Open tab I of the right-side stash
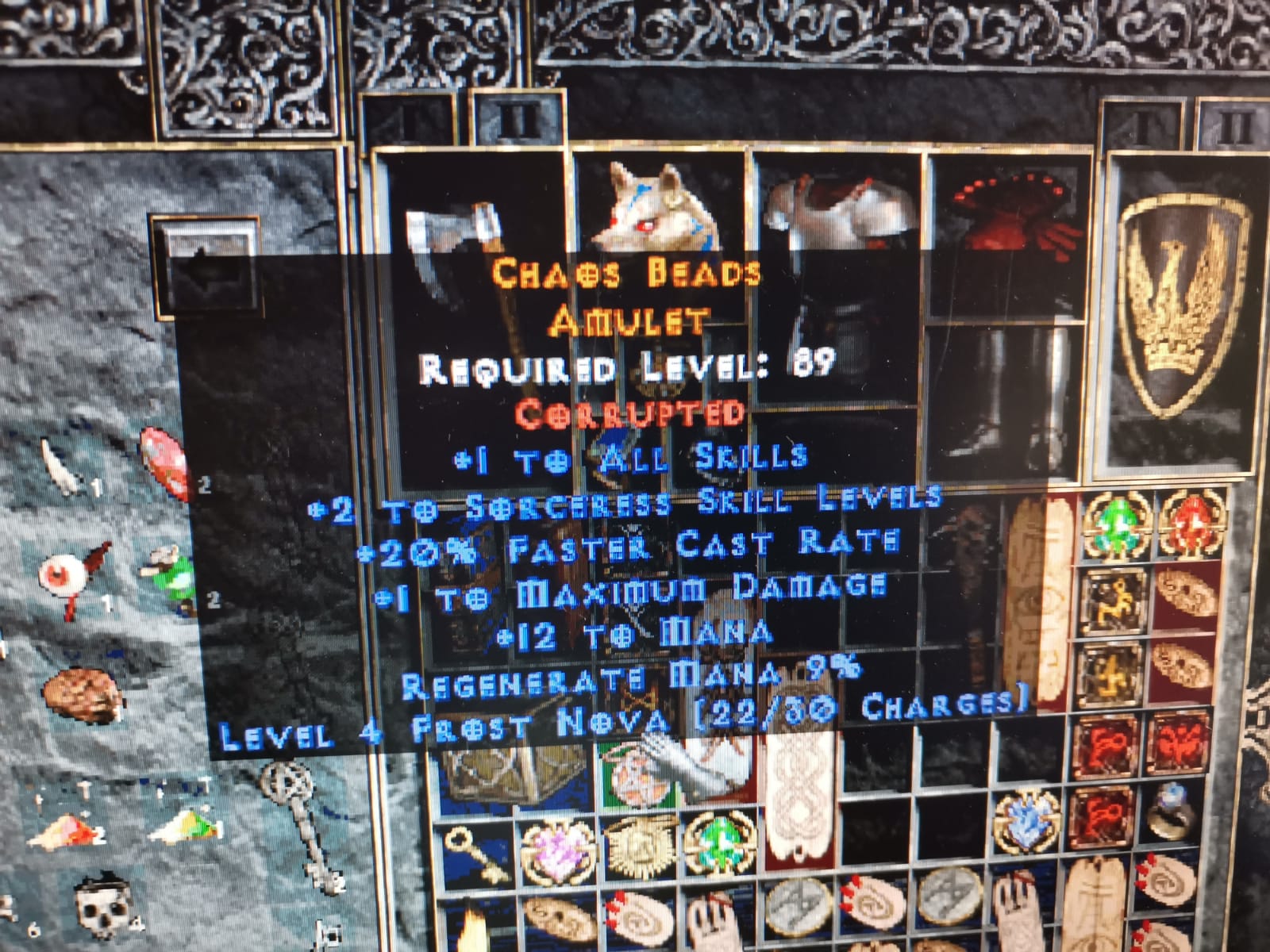 click(x=1143, y=123)
